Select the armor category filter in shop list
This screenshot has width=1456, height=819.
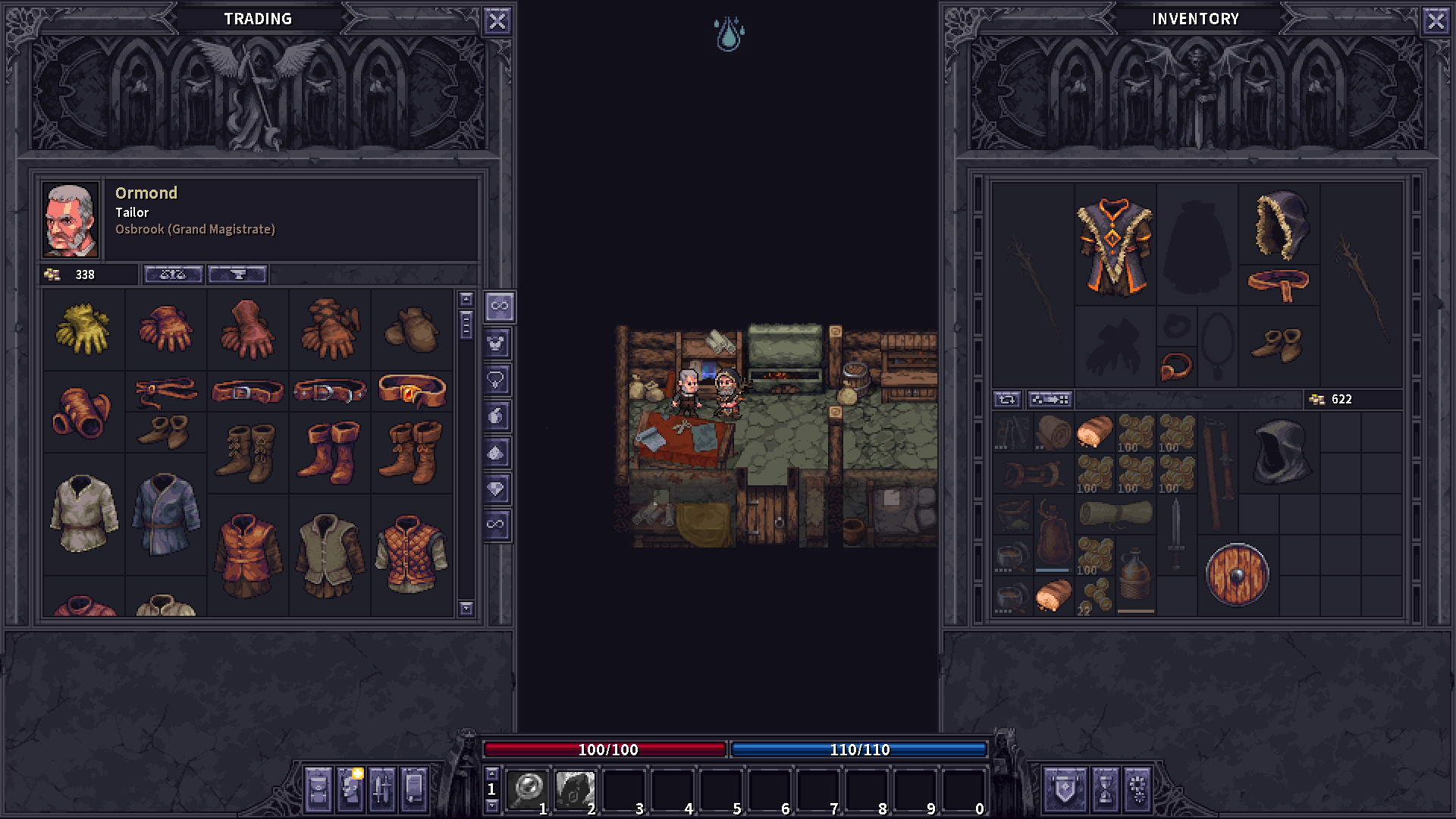(498, 342)
